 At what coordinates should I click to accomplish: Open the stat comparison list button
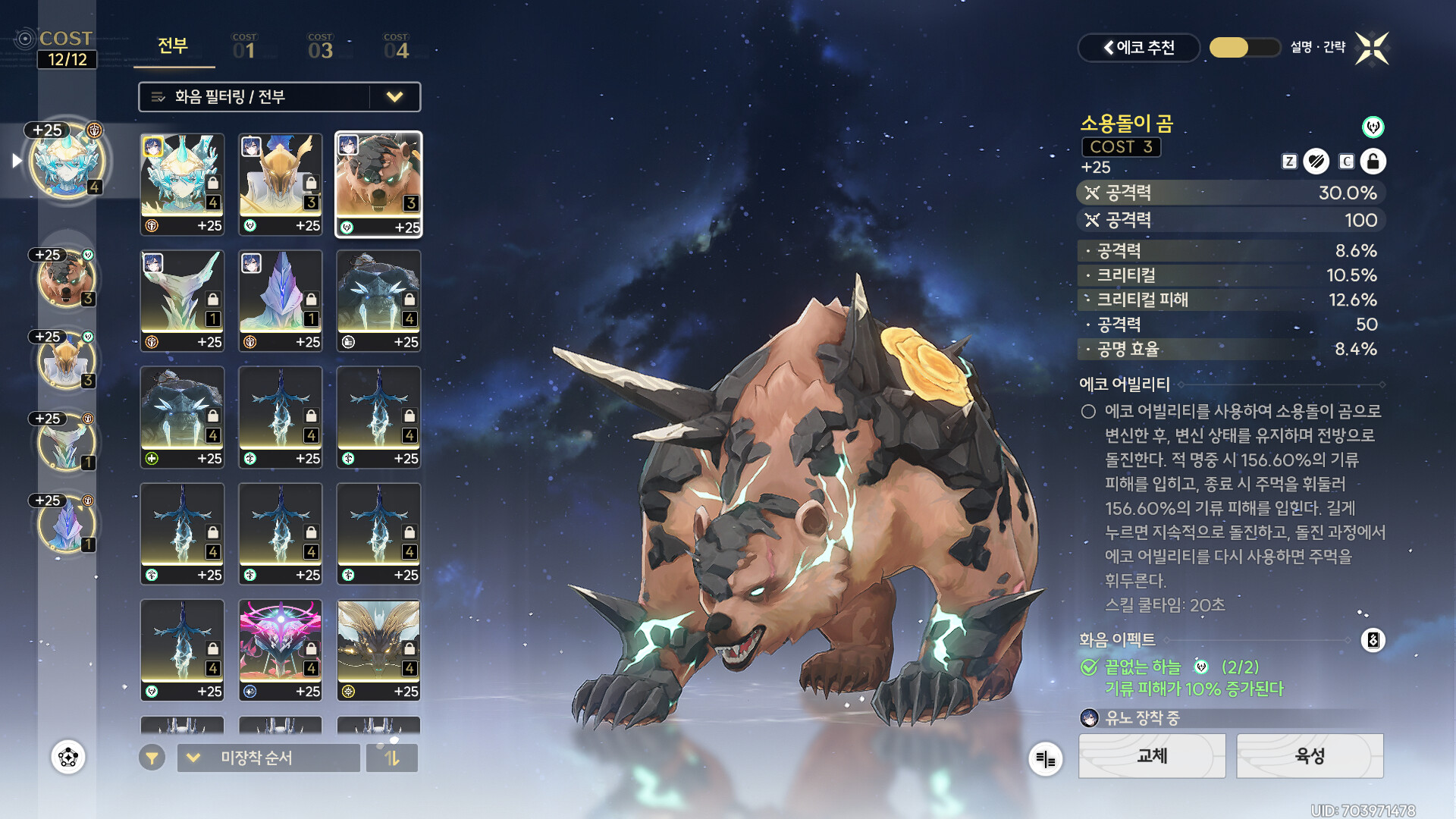(x=1045, y=758)
